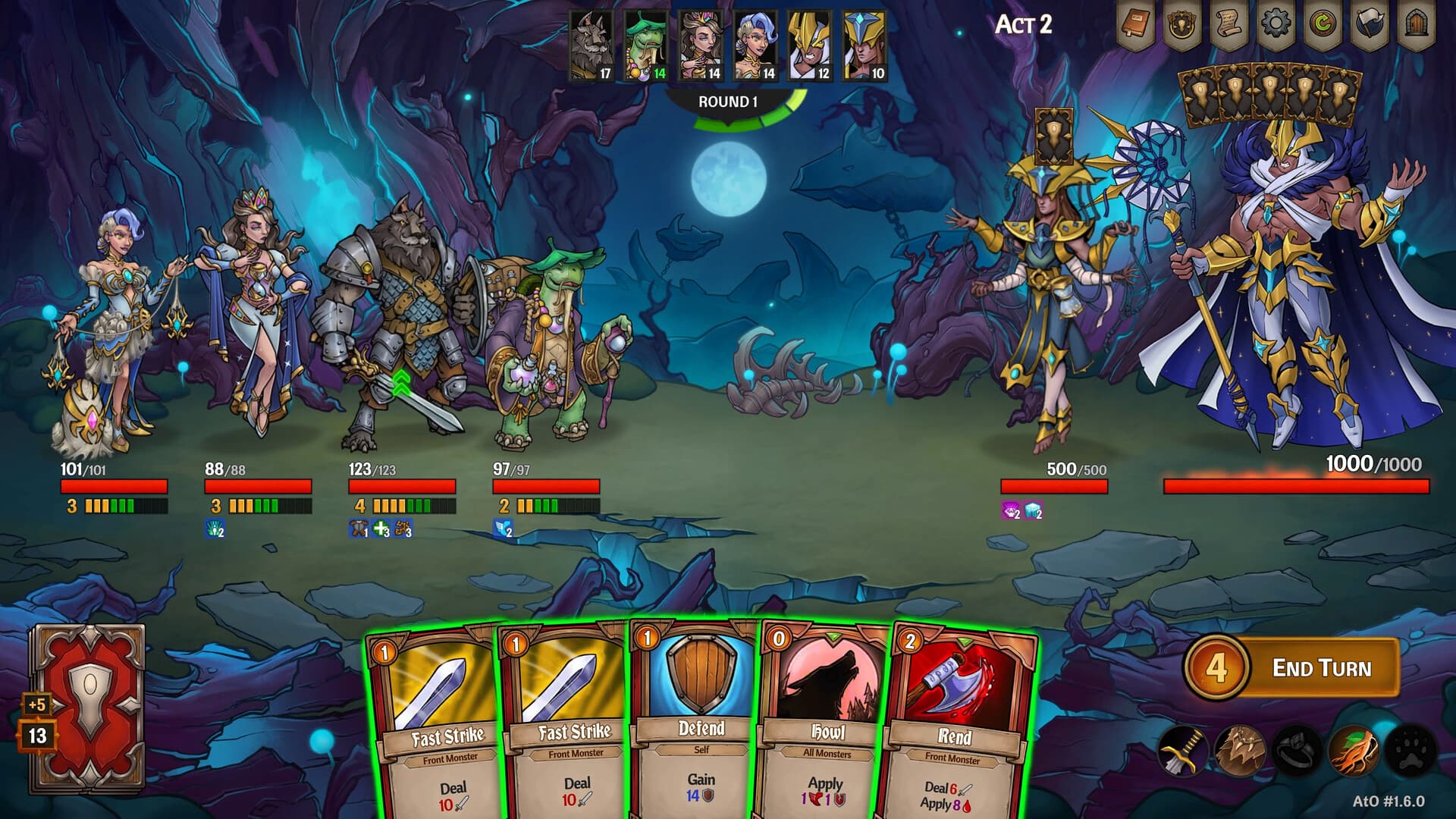Click the wooden door exit icon

(x=1416, y=25)
